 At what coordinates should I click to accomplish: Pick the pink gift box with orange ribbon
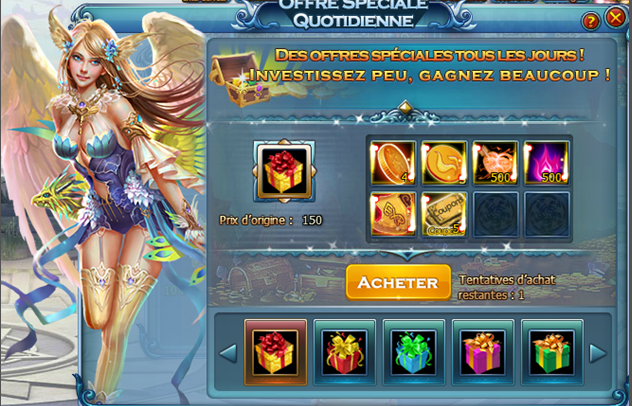coord(482,352)
